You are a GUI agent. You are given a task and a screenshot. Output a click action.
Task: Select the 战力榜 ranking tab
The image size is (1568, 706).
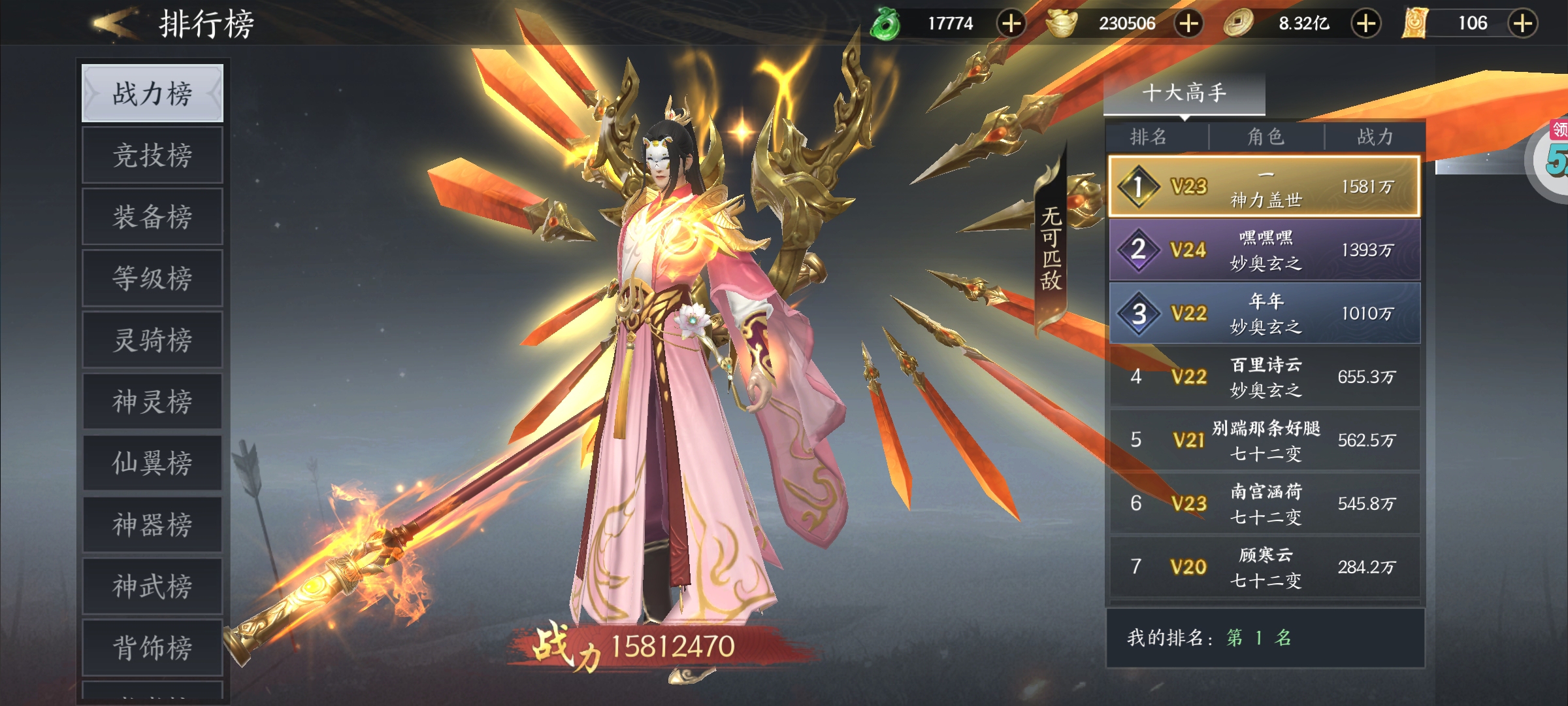(x=152, y=93)
